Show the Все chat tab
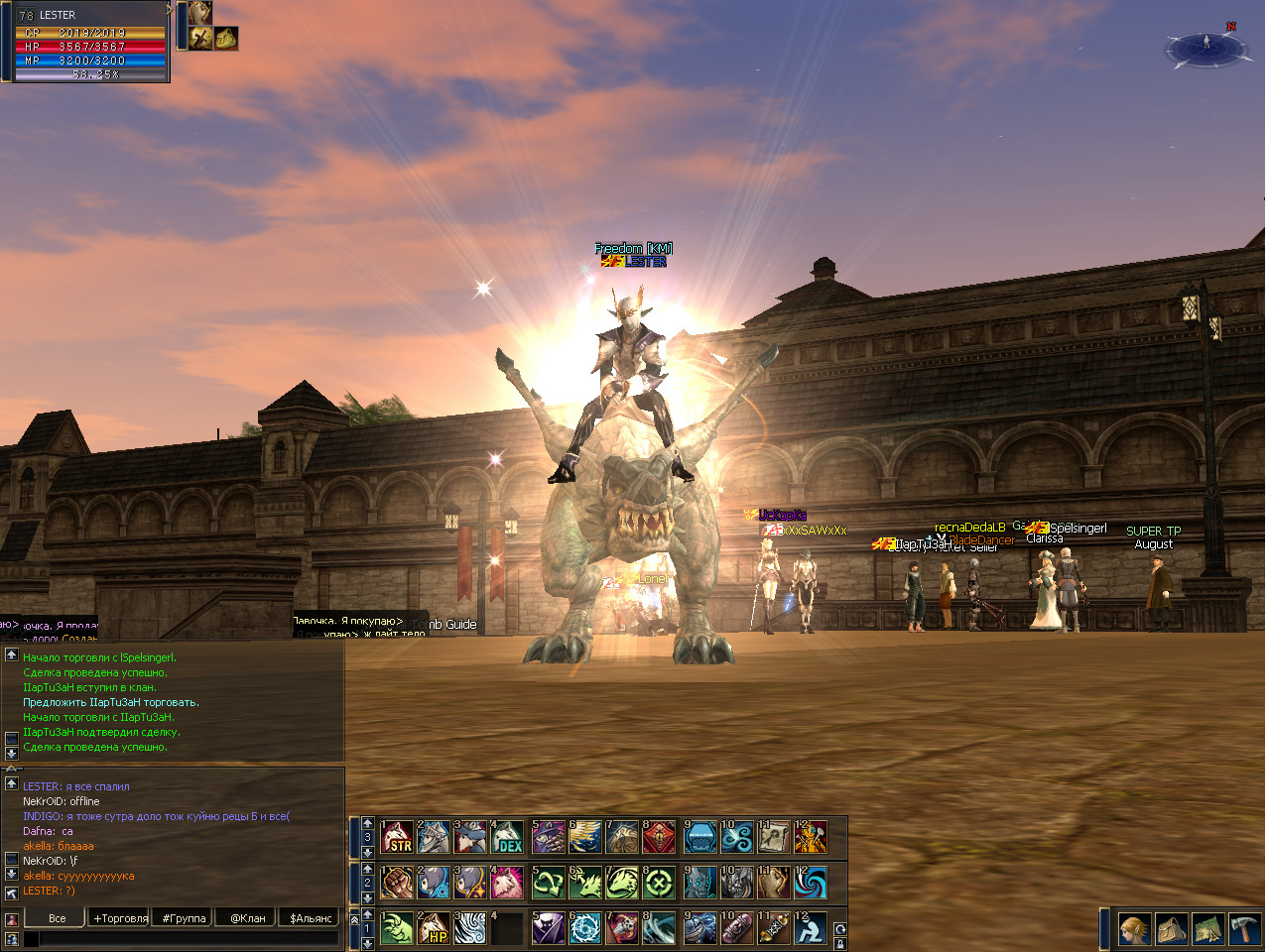Viewport: 1270px width, 952px height. point(57,918)
